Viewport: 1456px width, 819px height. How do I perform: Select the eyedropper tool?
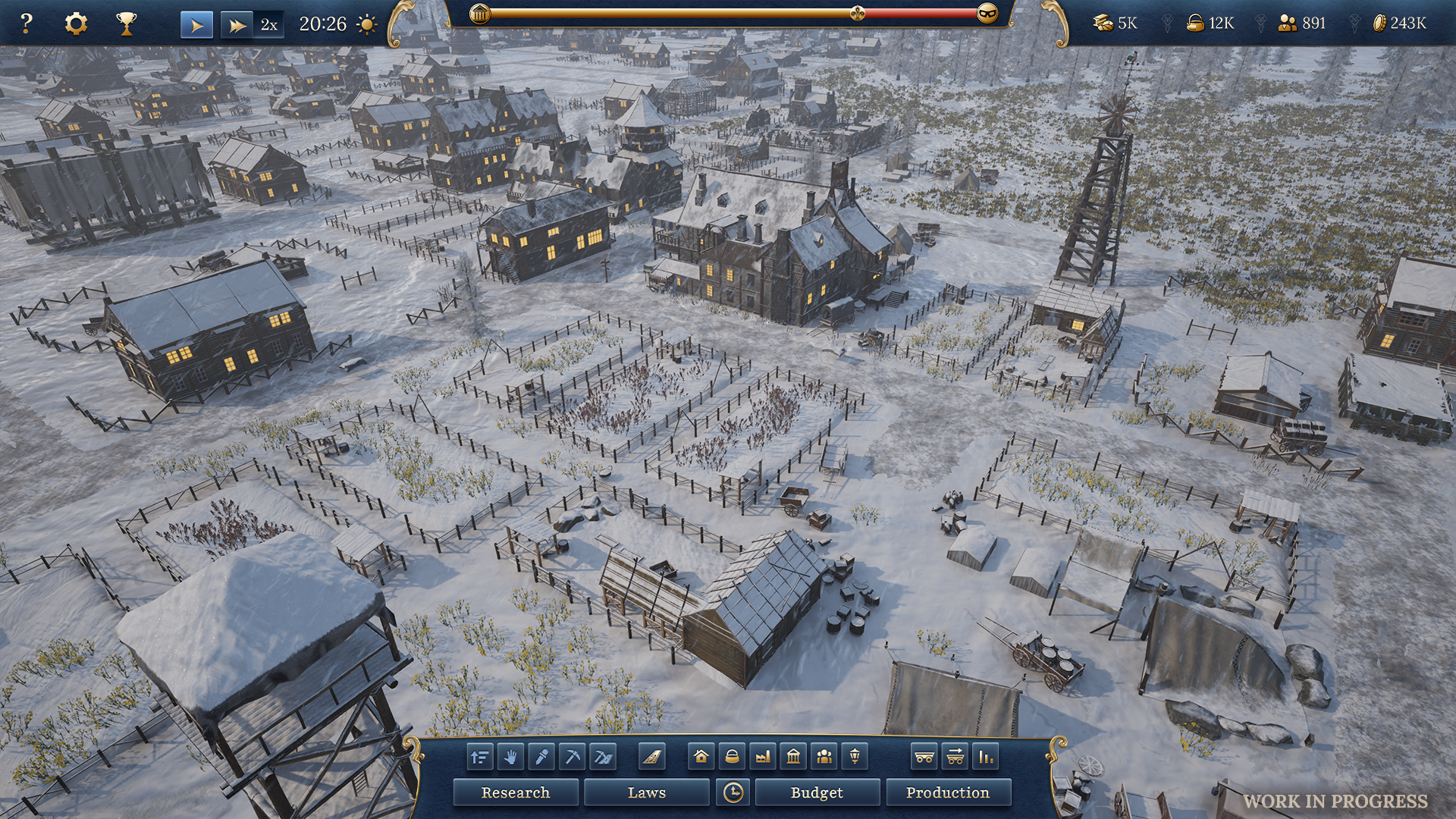tap(541, 757)
